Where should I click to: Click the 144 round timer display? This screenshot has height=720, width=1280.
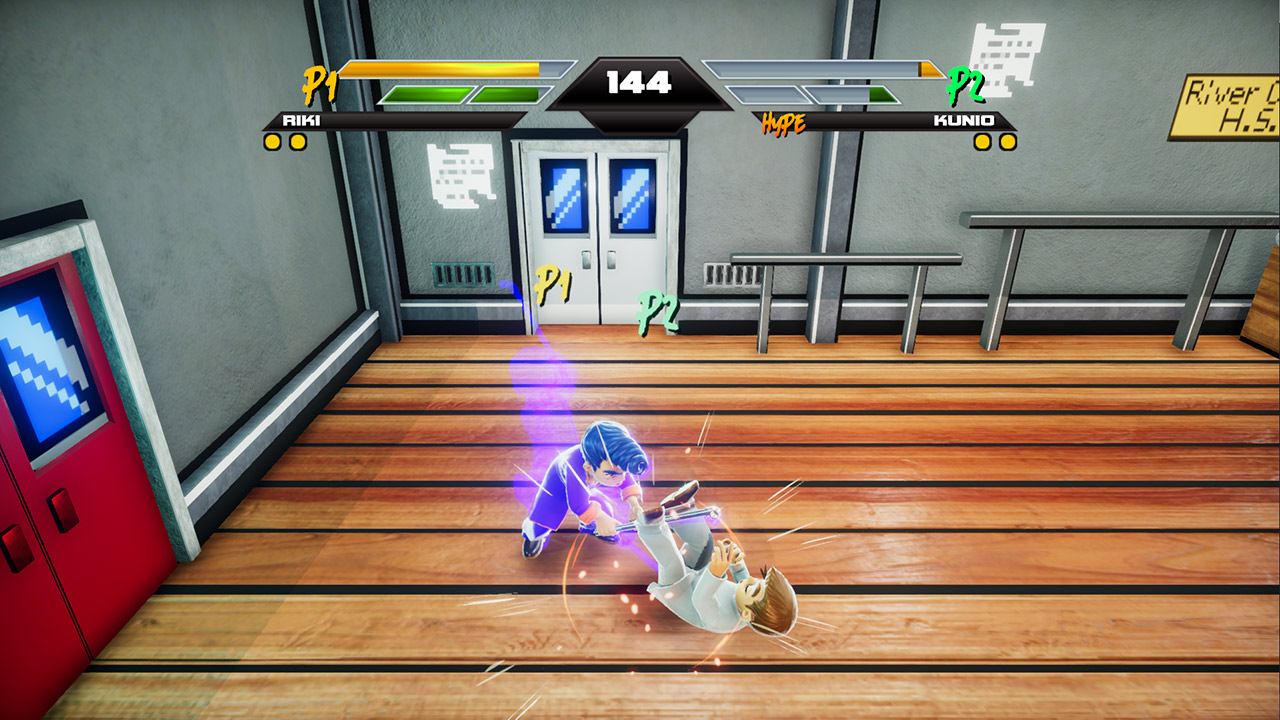[640, 84]
